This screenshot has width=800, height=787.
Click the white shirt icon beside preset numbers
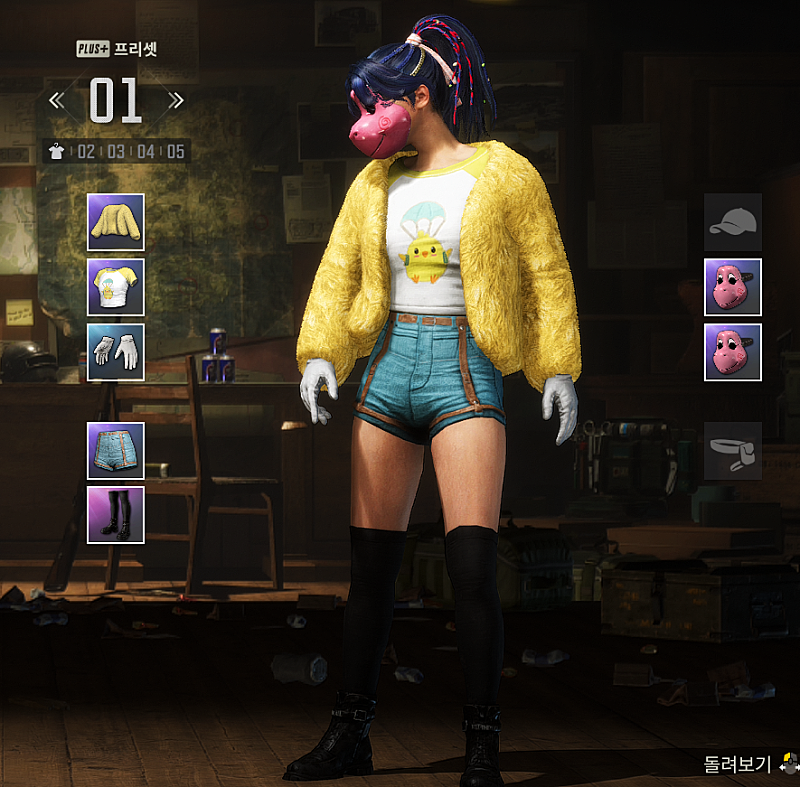(57, 152)
